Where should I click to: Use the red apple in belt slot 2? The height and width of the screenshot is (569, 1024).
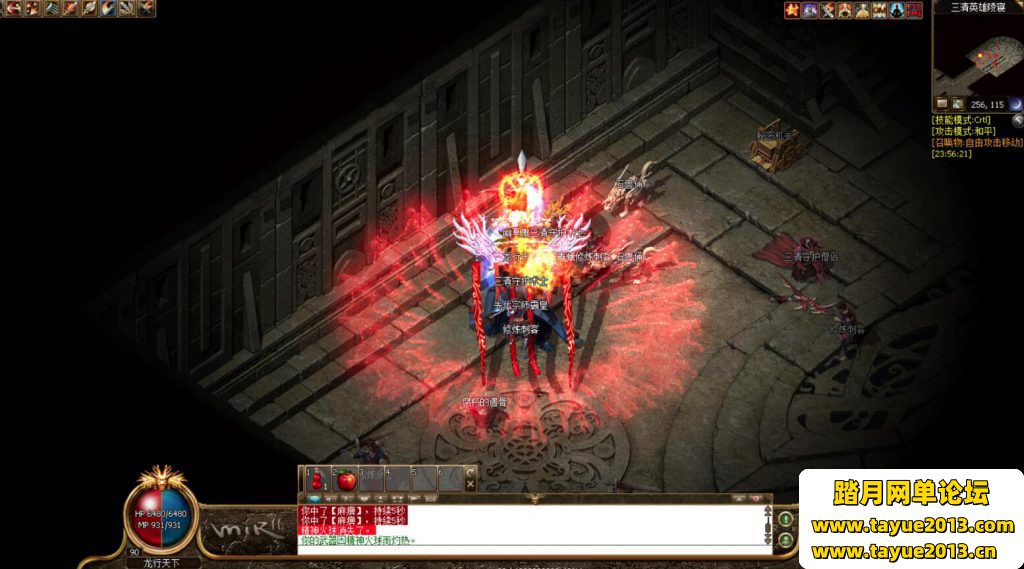[346, 479]
